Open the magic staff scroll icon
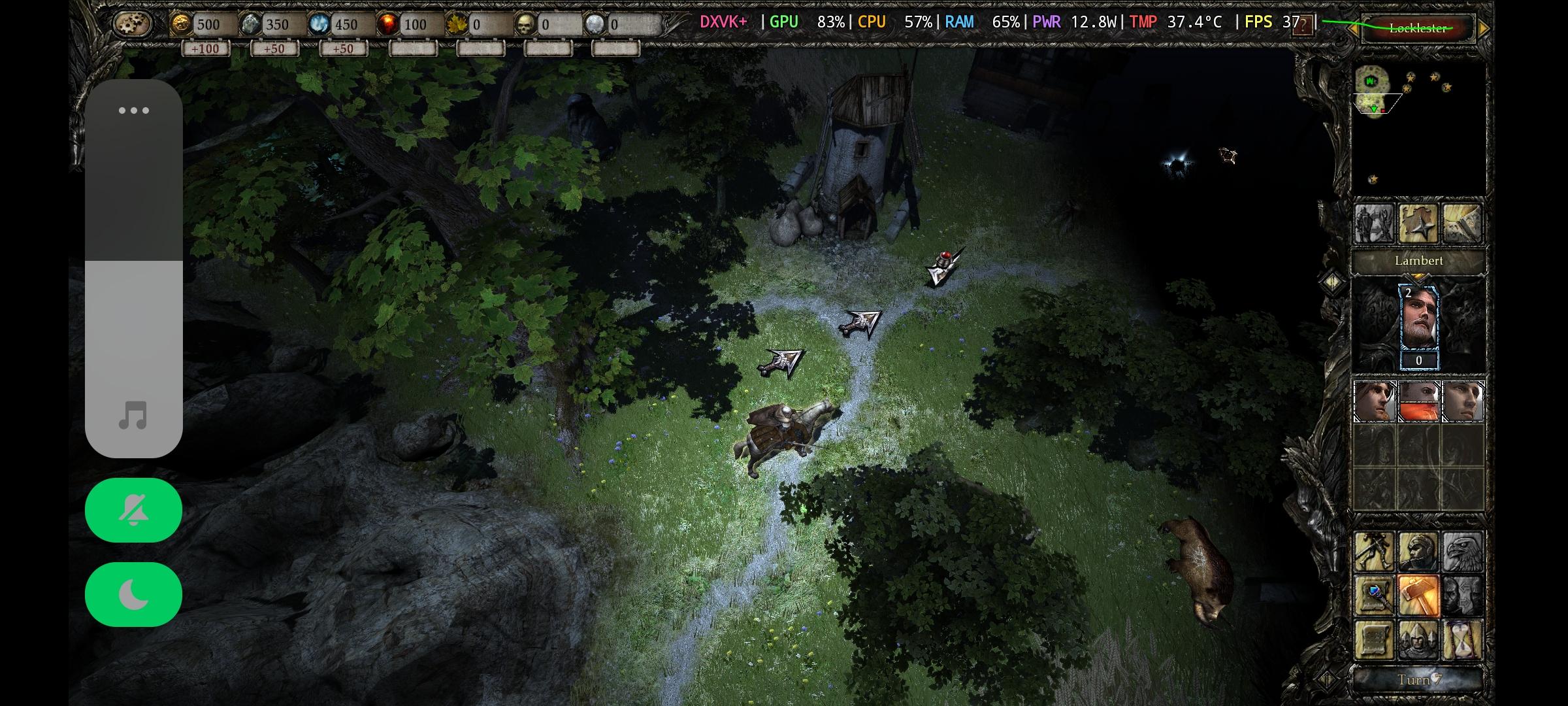This screenshot has width=1568, height=706. pos(1374,596)
